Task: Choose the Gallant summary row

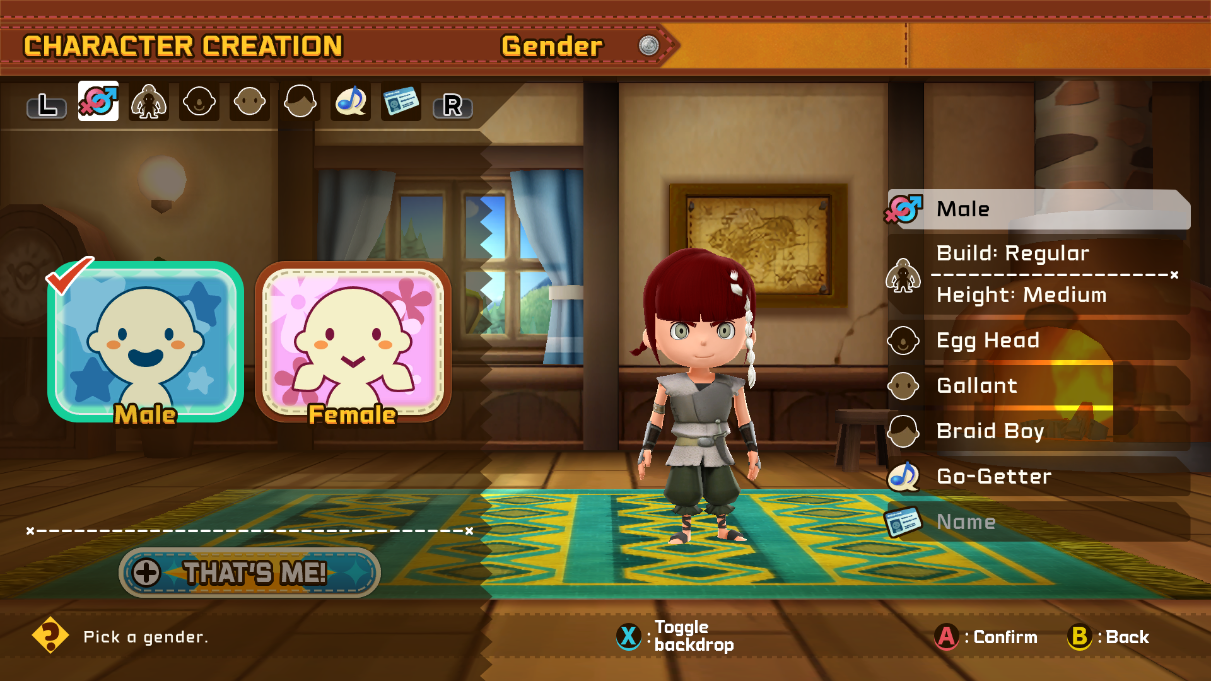Action: tap(1038, 386)
